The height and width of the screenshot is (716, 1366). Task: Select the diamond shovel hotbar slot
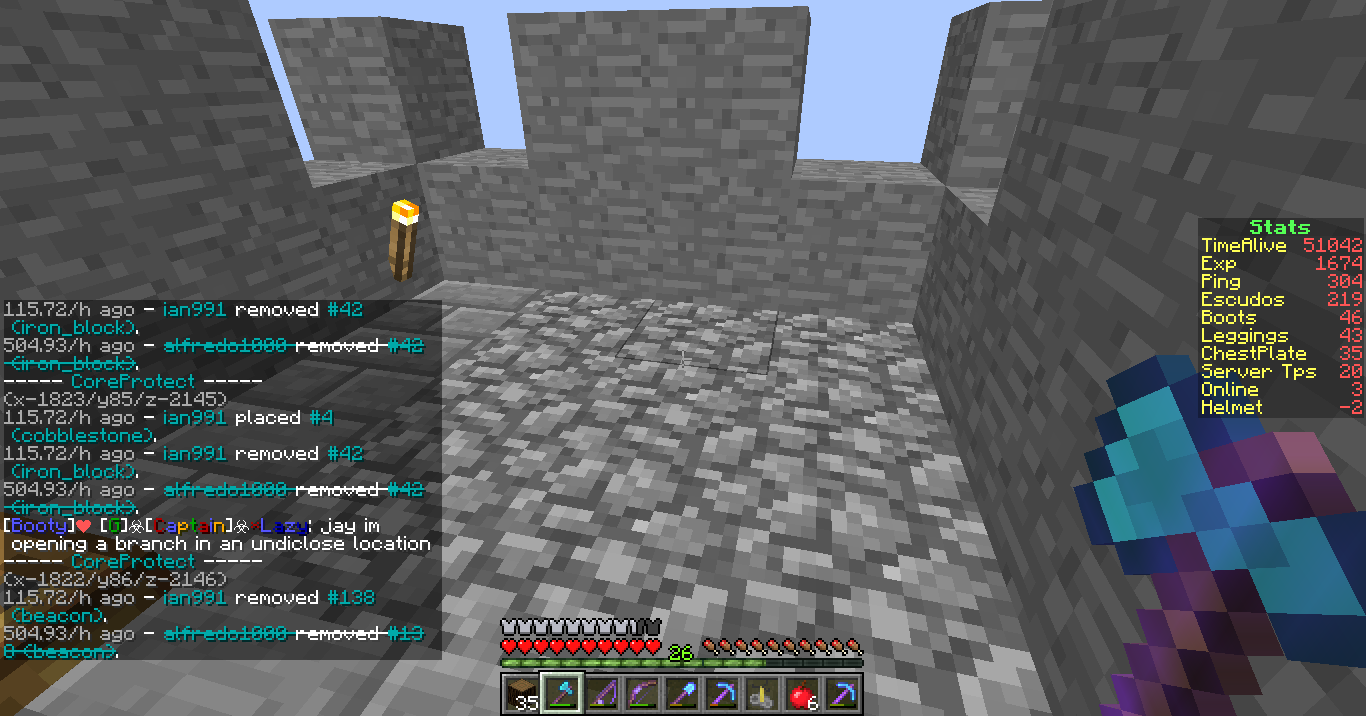point(680,694)
